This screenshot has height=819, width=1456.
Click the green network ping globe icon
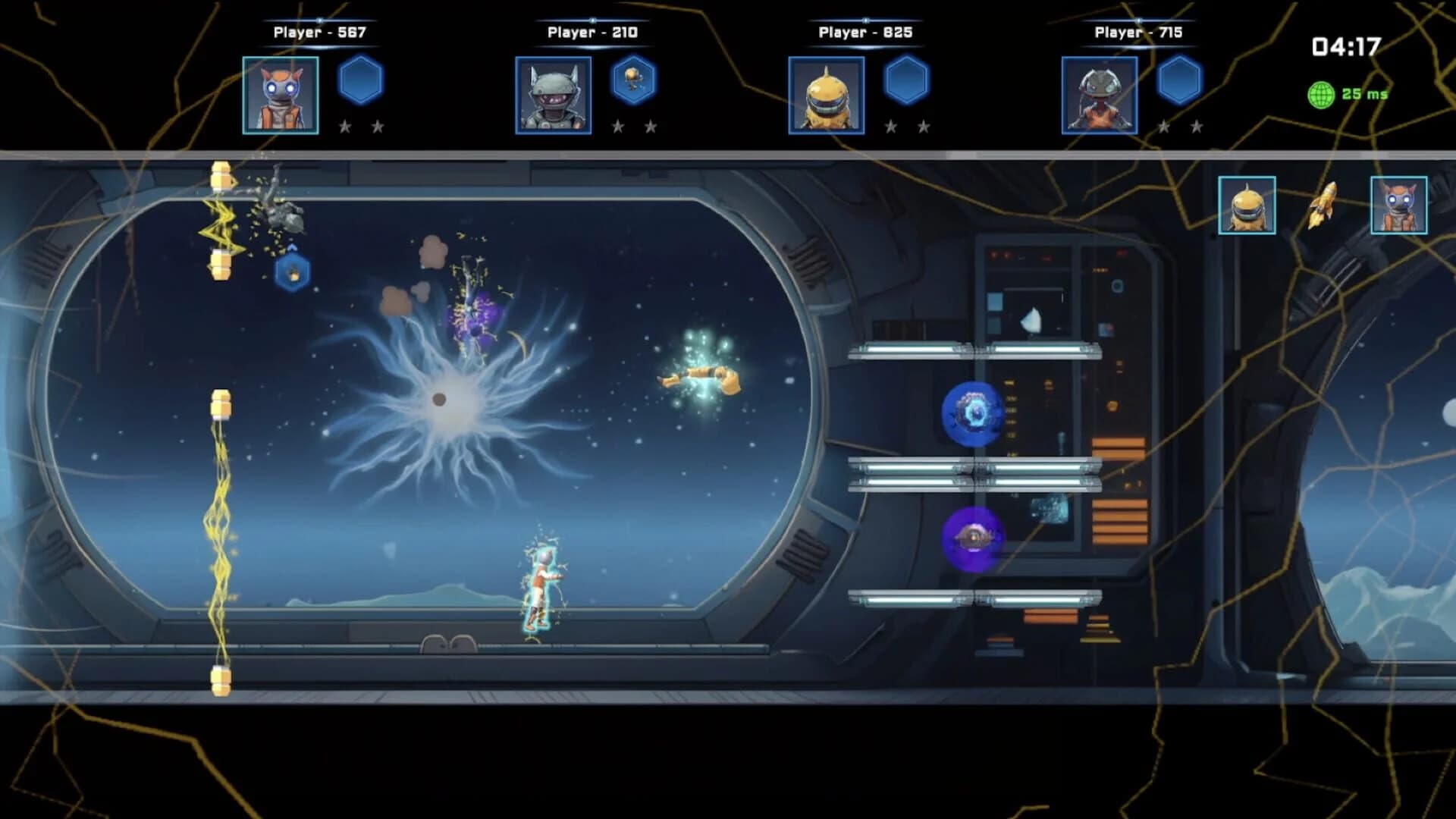[1319, 94]
